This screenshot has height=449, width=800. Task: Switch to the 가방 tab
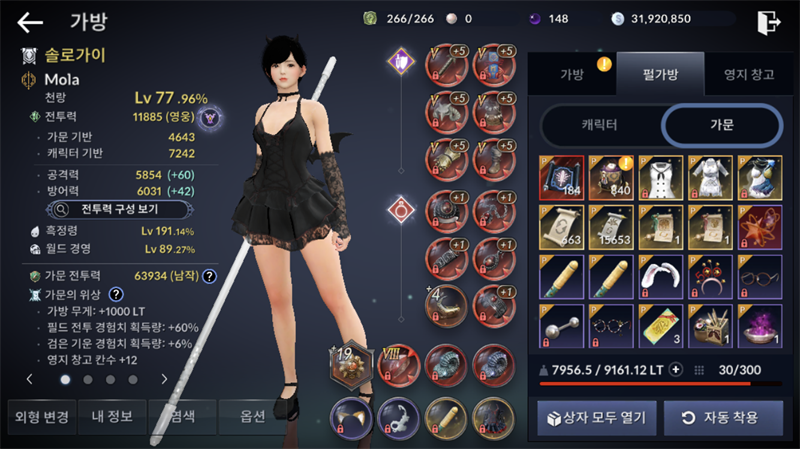(x=573, y=74)
